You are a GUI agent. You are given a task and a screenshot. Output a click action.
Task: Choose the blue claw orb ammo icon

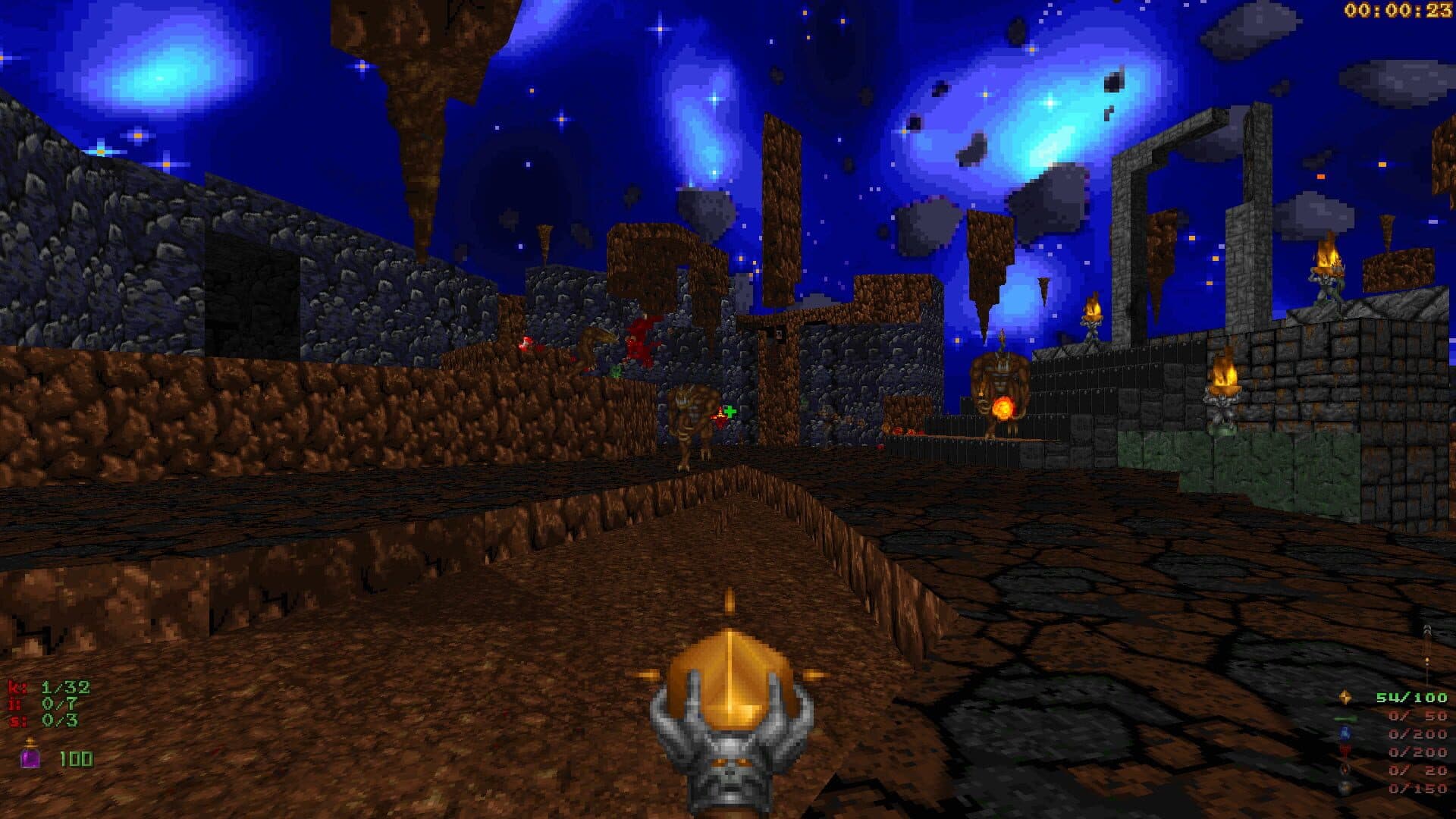[x=1345, y=734]
